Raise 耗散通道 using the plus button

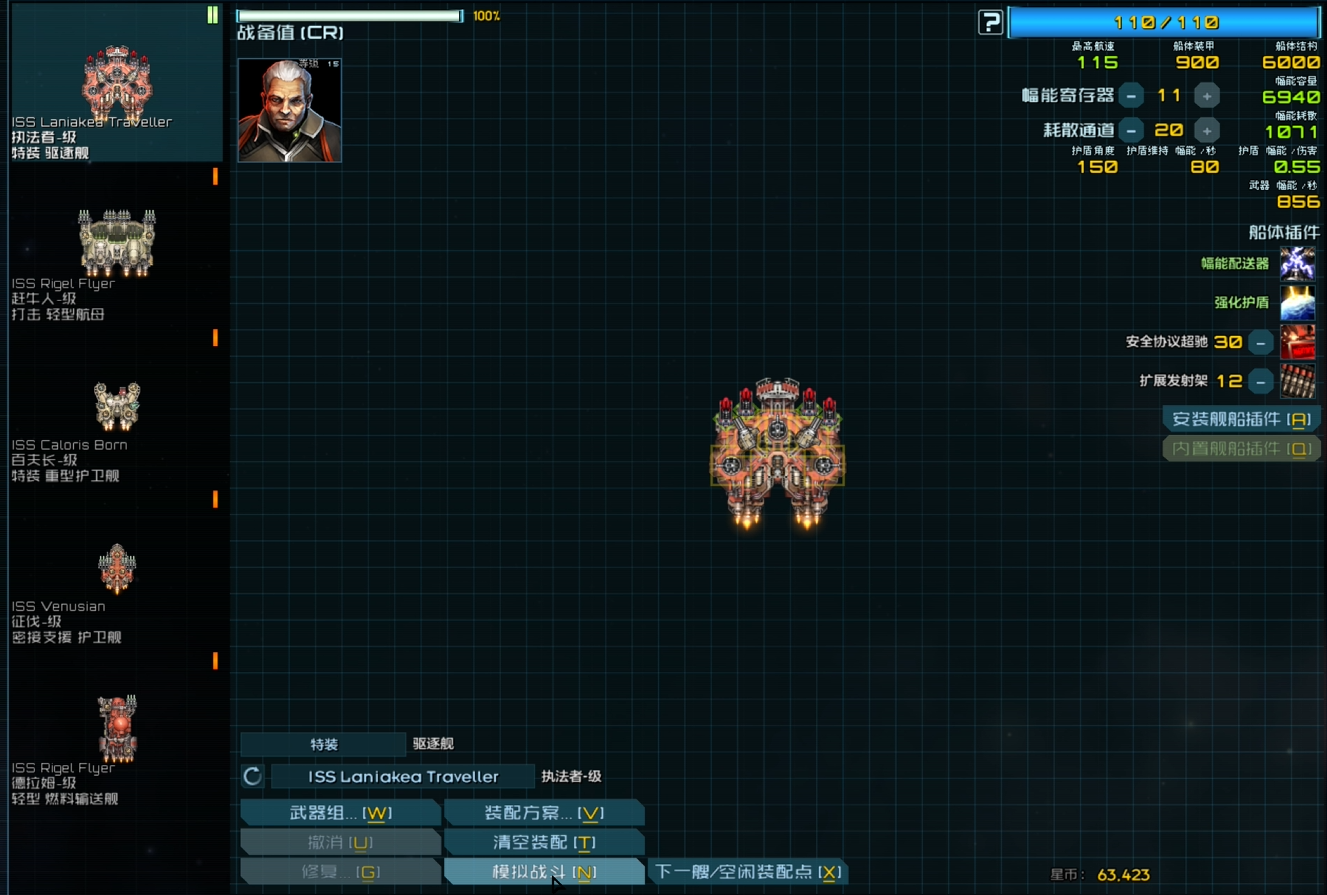(1207, 131)
